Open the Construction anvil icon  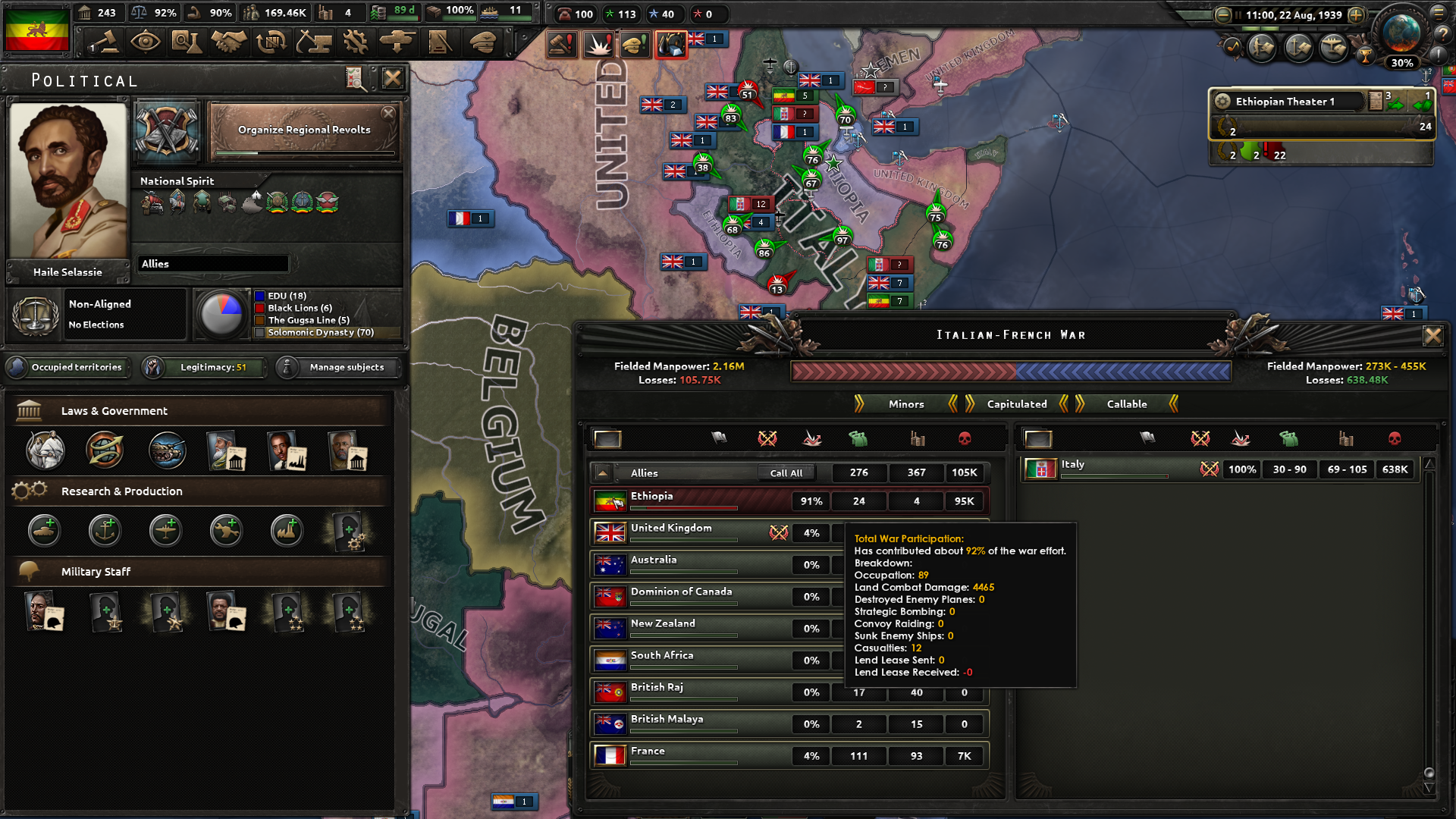(x=315, y=43)
